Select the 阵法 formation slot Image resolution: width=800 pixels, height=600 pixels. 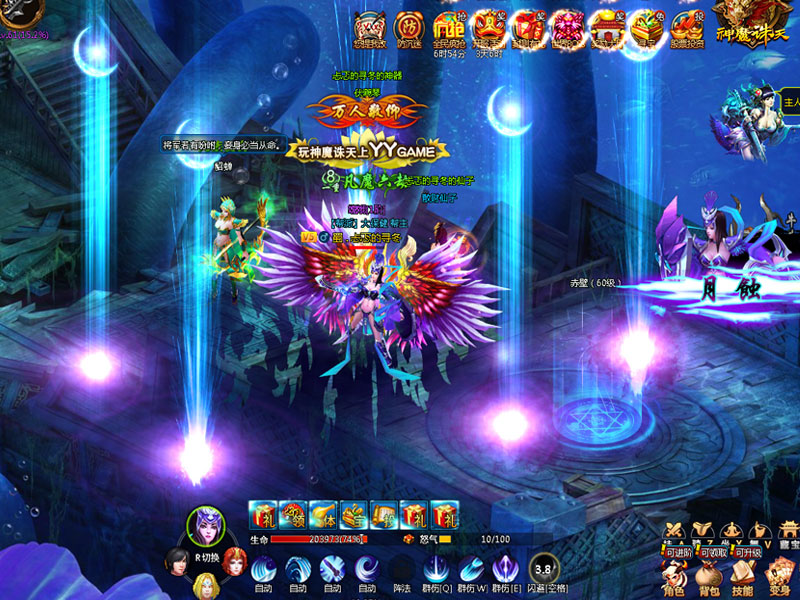pos(401,569)
